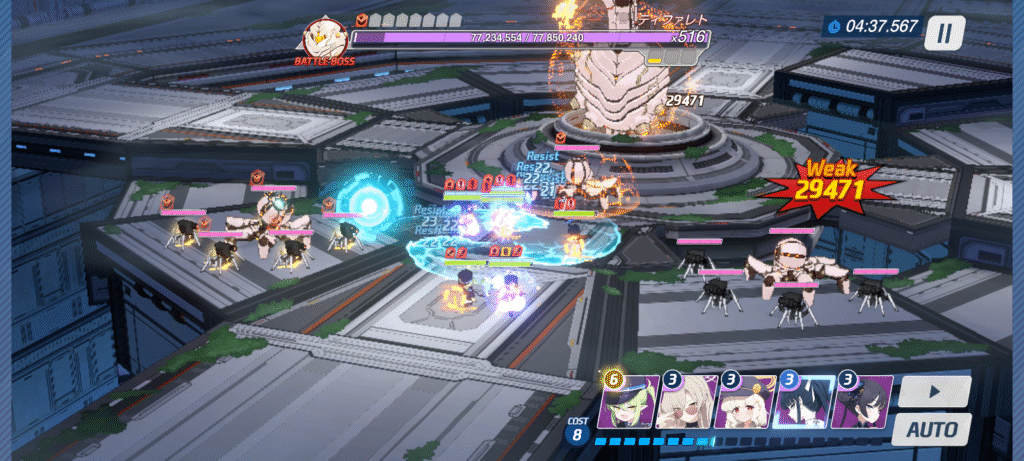This screenshot has width=1024, height=461.
Task: Toggle AUTO battle mode
Action: tap(932, 429)
